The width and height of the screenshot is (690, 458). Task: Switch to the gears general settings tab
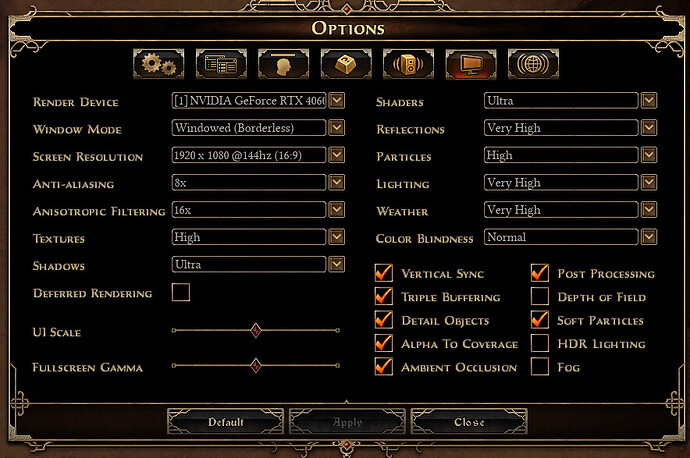tap(159, 64)
